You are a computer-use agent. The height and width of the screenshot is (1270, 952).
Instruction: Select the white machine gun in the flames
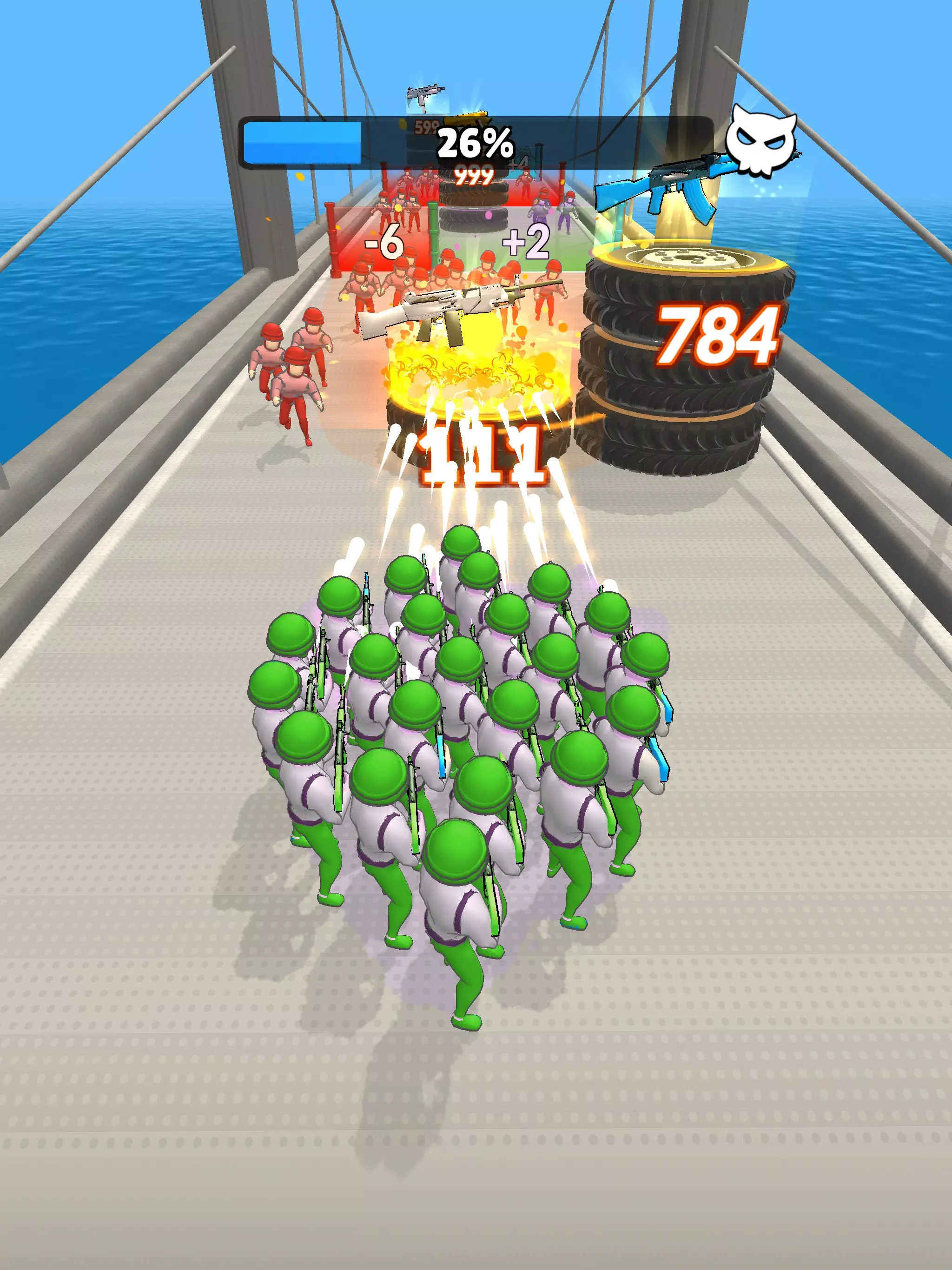[454, 313]
